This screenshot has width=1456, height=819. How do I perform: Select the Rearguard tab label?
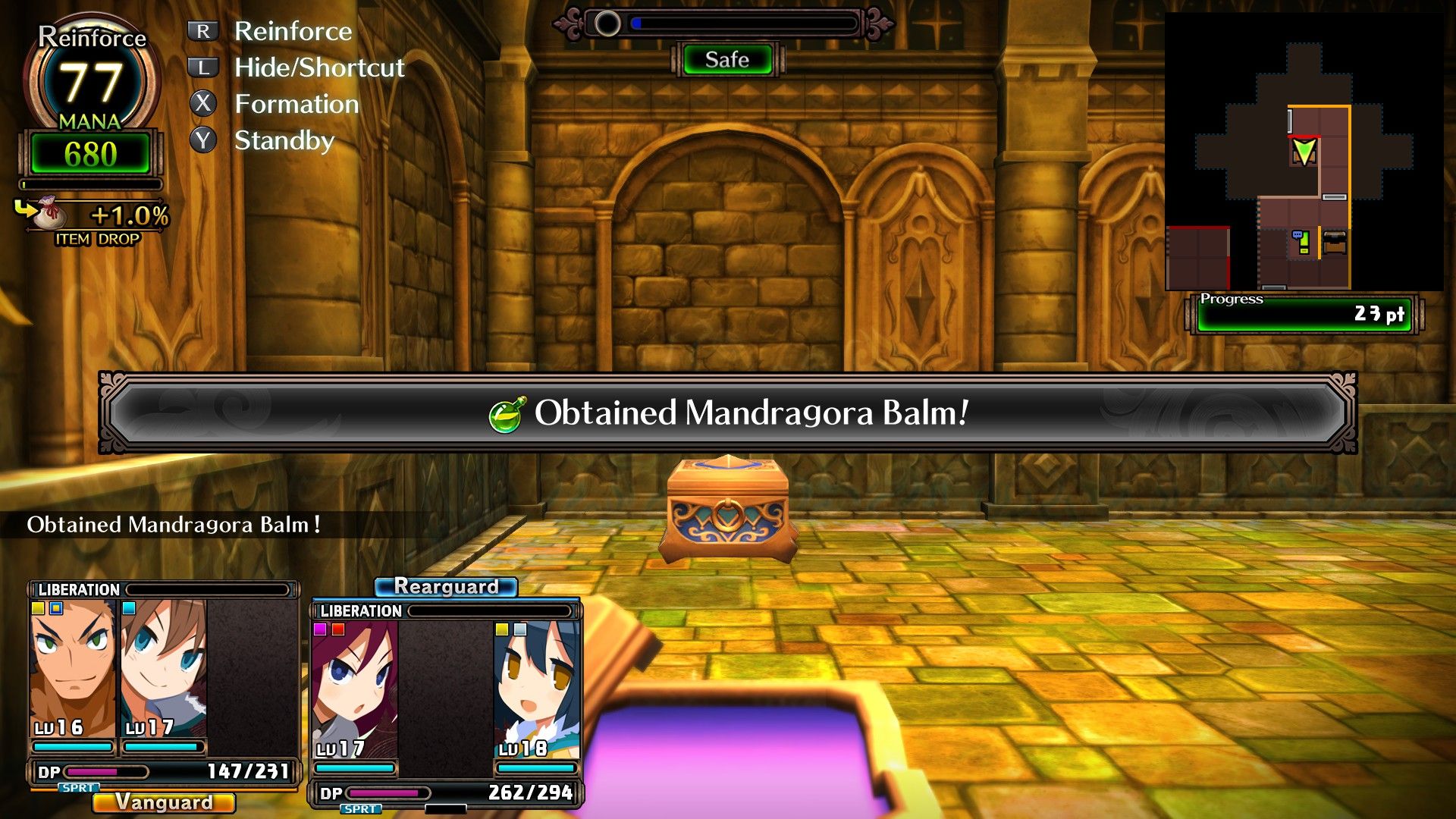[x=446, y=587]
